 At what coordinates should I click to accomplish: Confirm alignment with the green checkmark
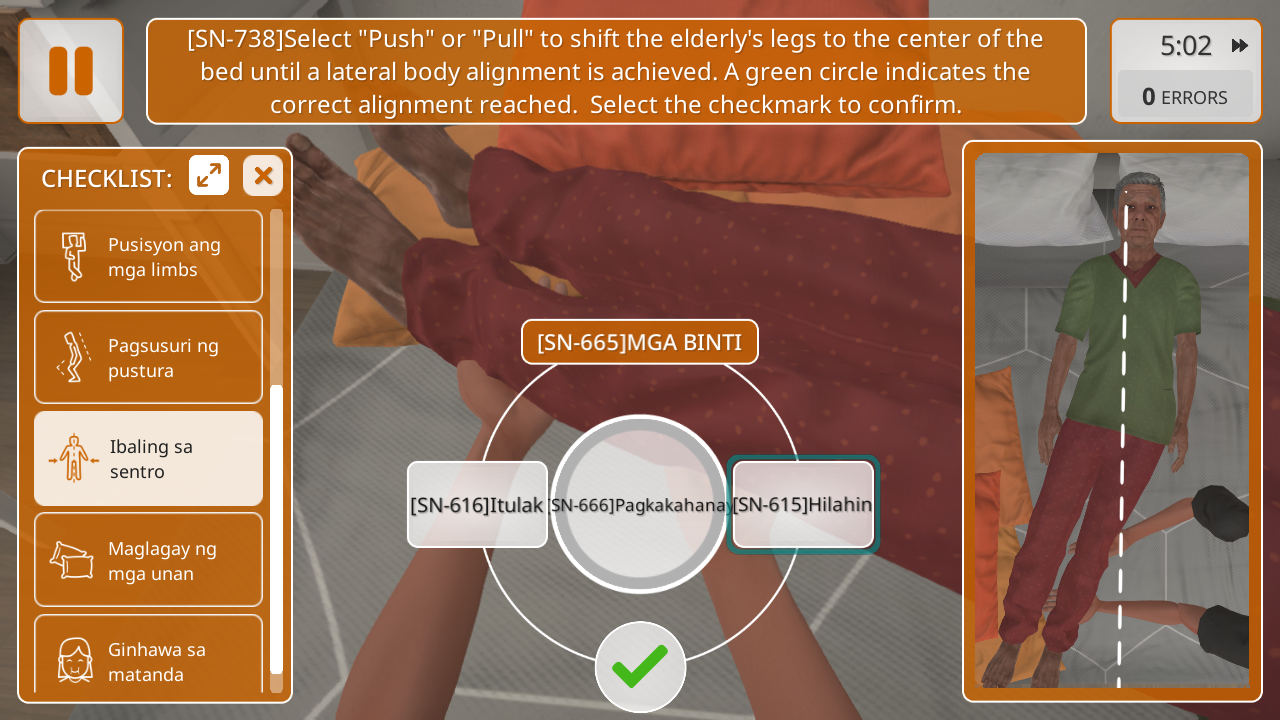640,666
